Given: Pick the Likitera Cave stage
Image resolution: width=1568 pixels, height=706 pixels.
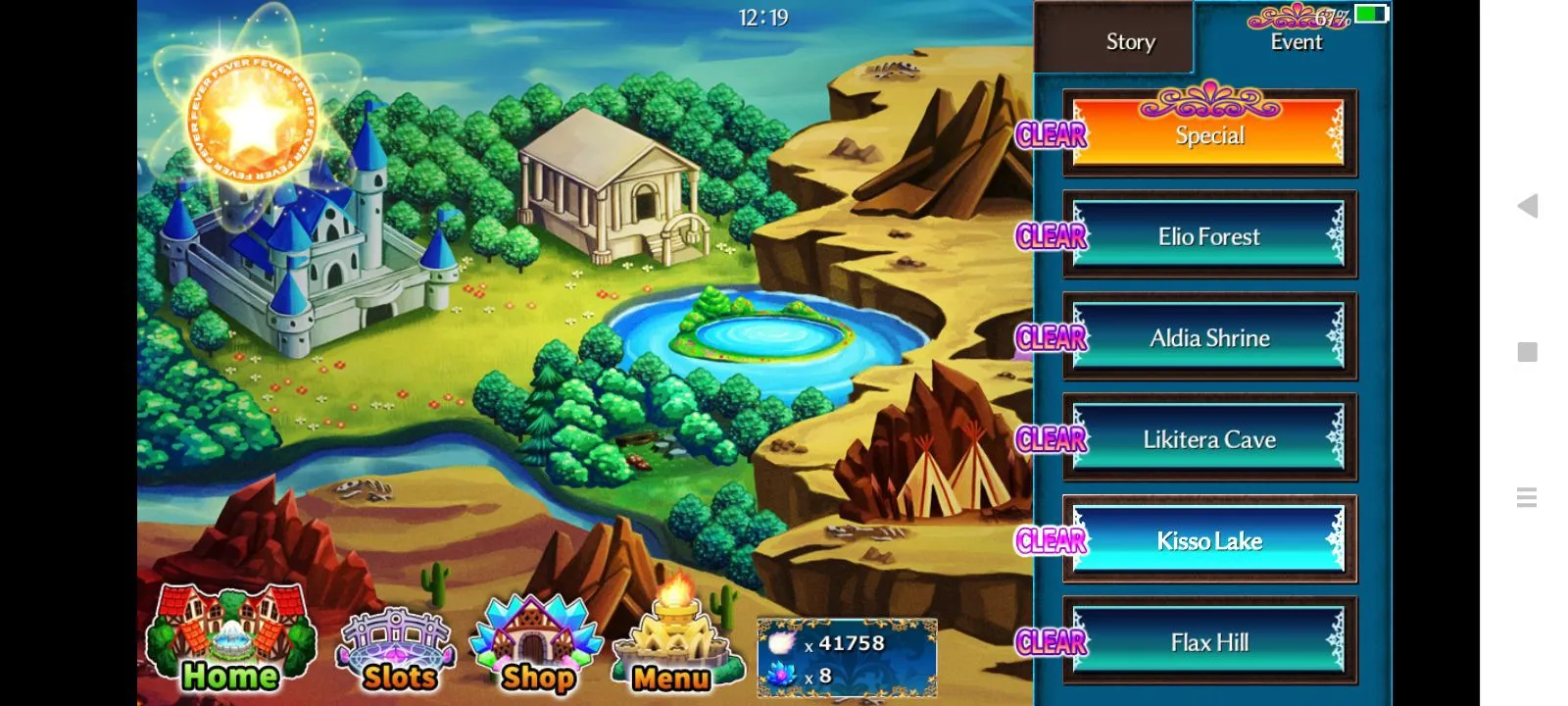Looking at the screenshot, I should 1209,439.
